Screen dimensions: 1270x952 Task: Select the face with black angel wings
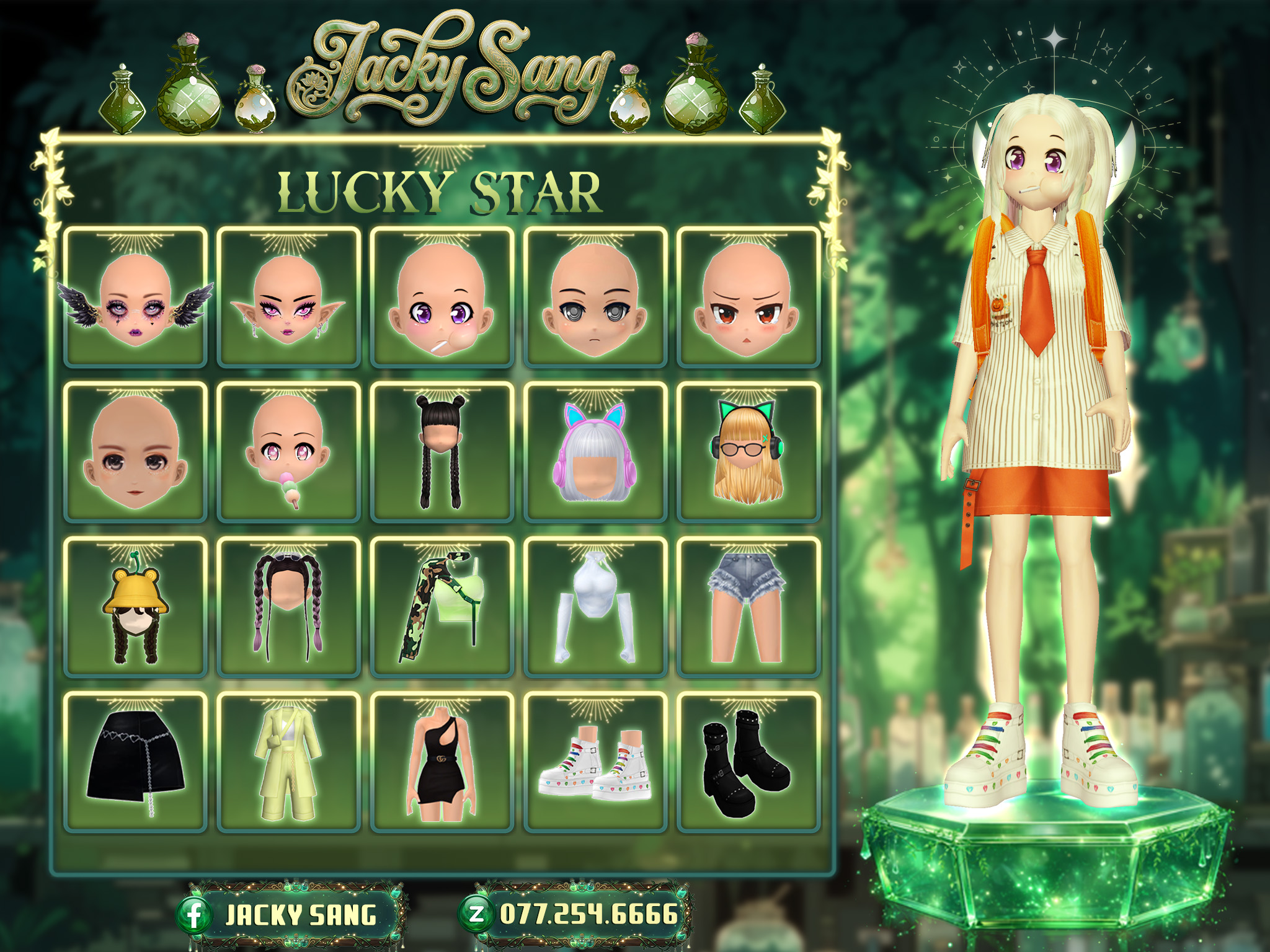point(135,298)
